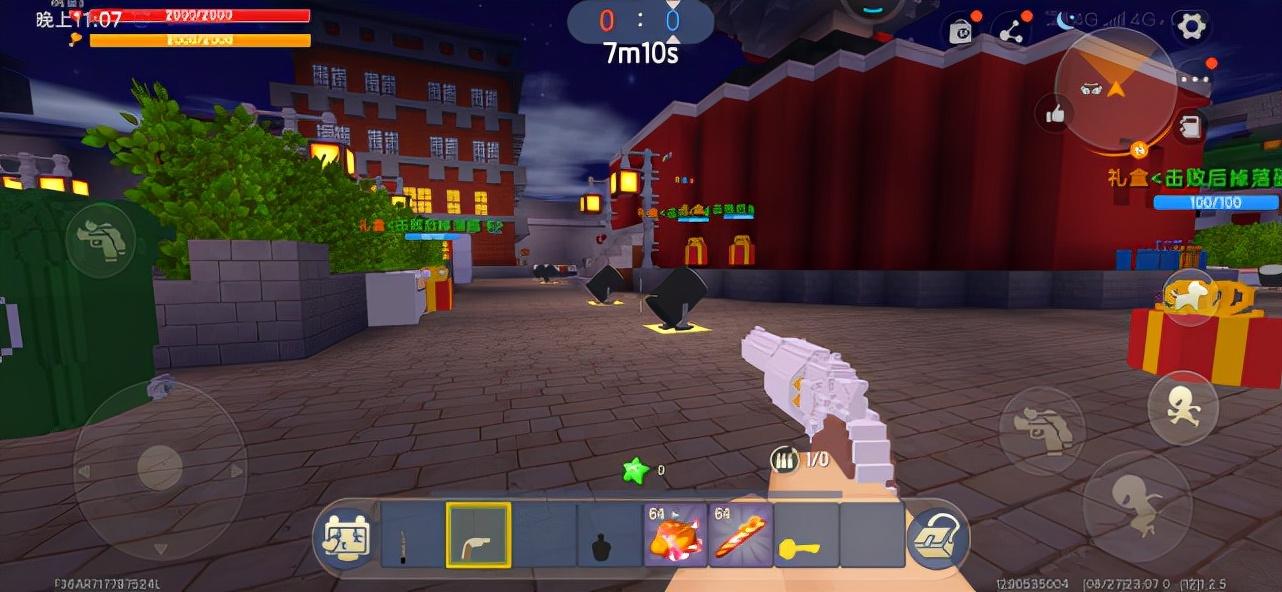
Task: Select the knife hotbar slot
Action: (x=412, y=535)
